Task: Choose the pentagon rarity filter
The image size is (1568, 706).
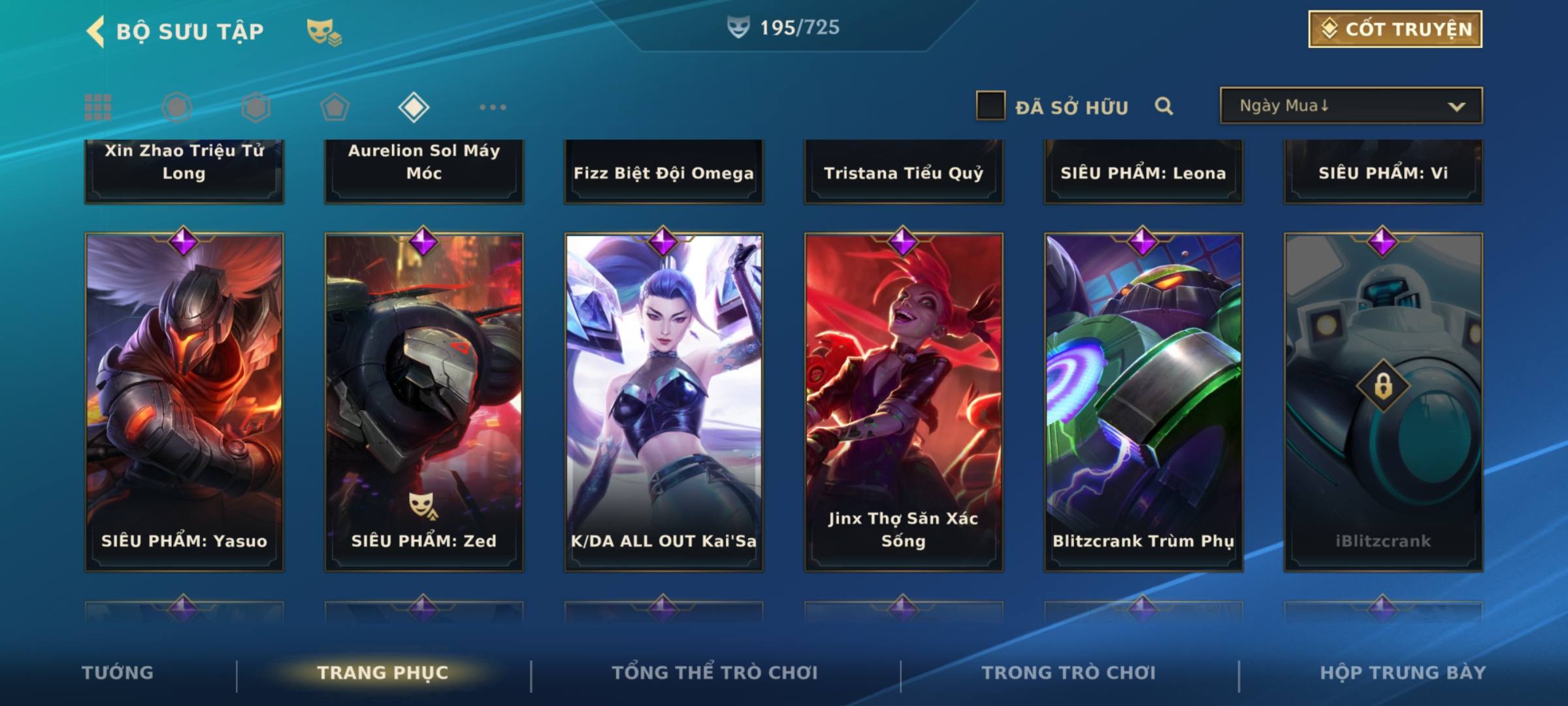Action: point(335,107)
